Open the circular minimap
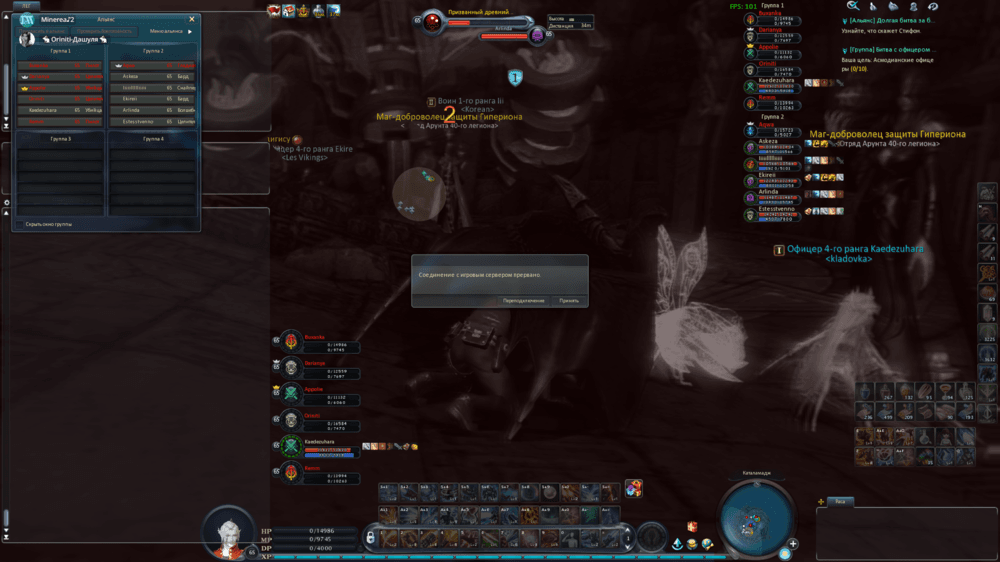1000x562 pixels. pos(756,518)
